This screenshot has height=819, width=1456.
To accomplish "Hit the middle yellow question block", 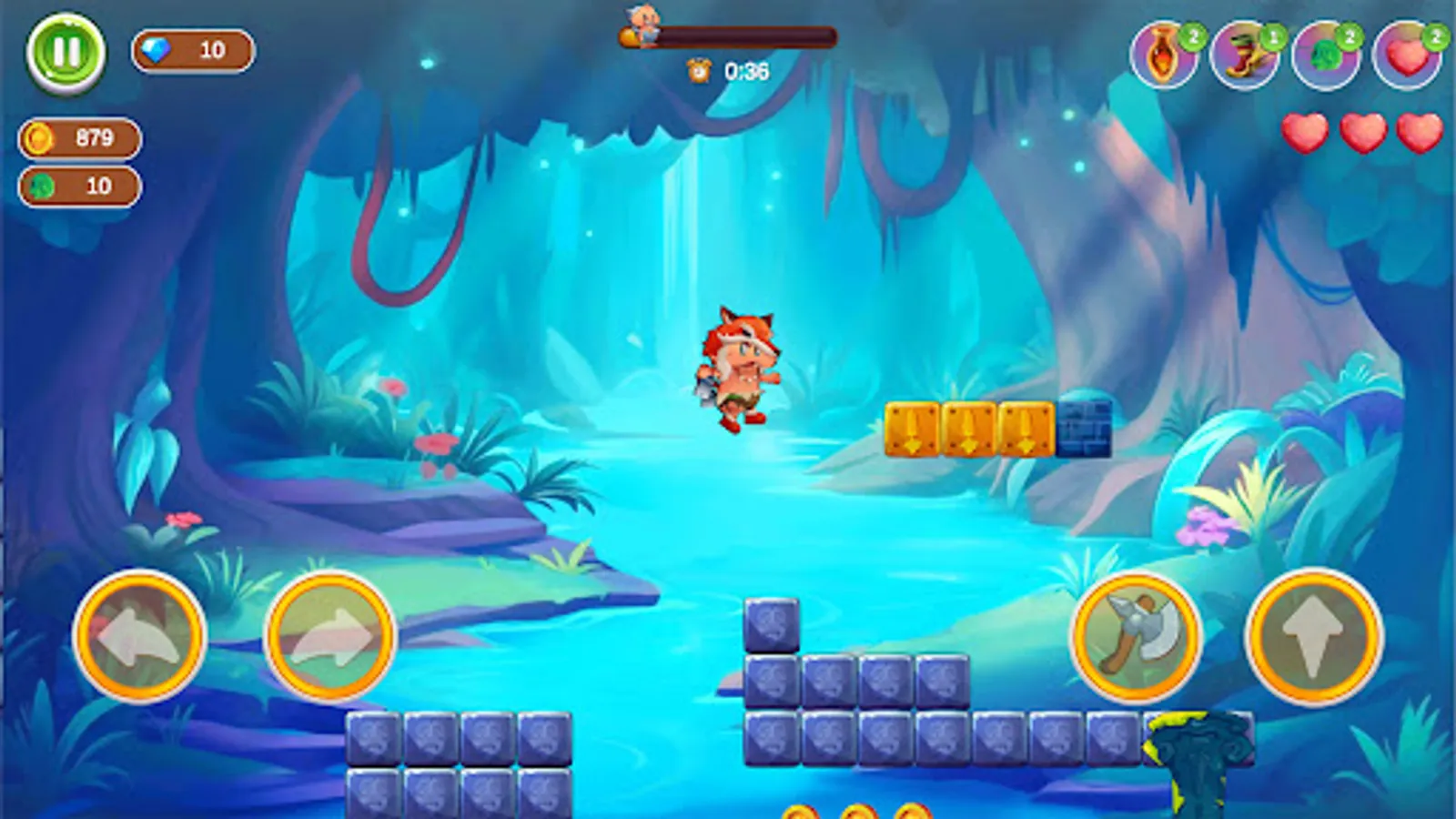I will click(x=967, y=428).
